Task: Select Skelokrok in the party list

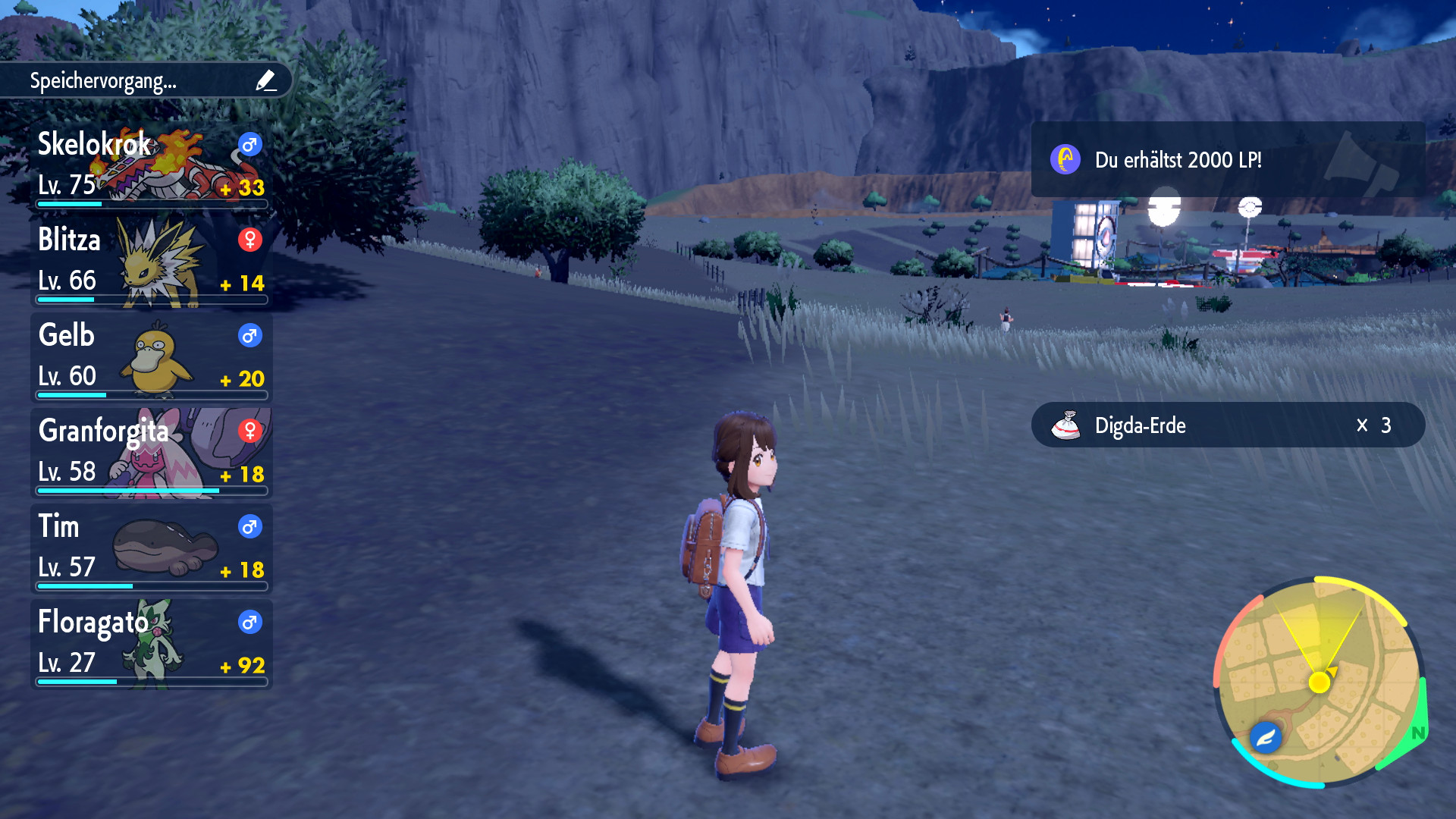Action: [152, 167]
